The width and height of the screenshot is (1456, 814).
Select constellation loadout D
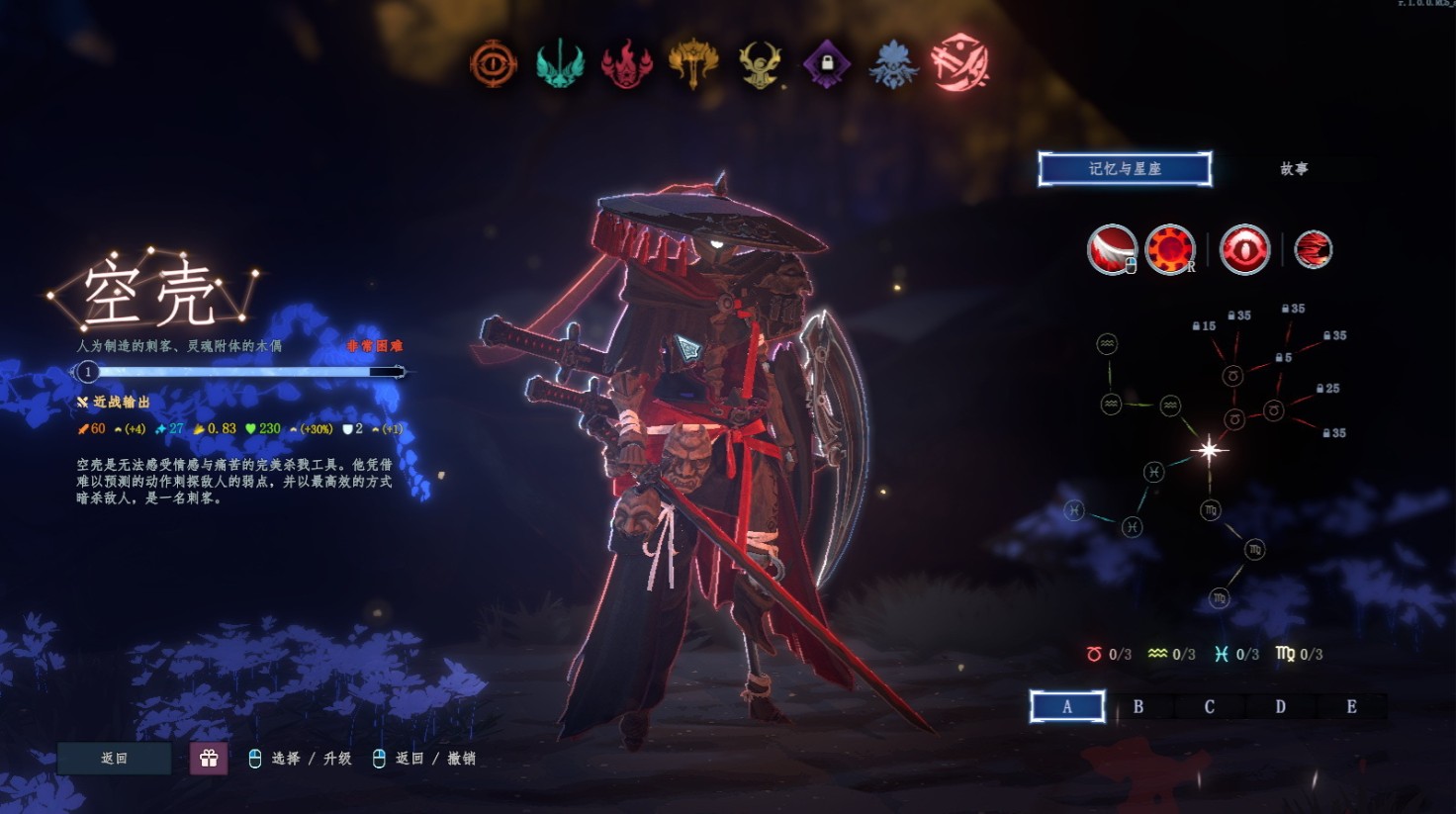pos(1281,706)
